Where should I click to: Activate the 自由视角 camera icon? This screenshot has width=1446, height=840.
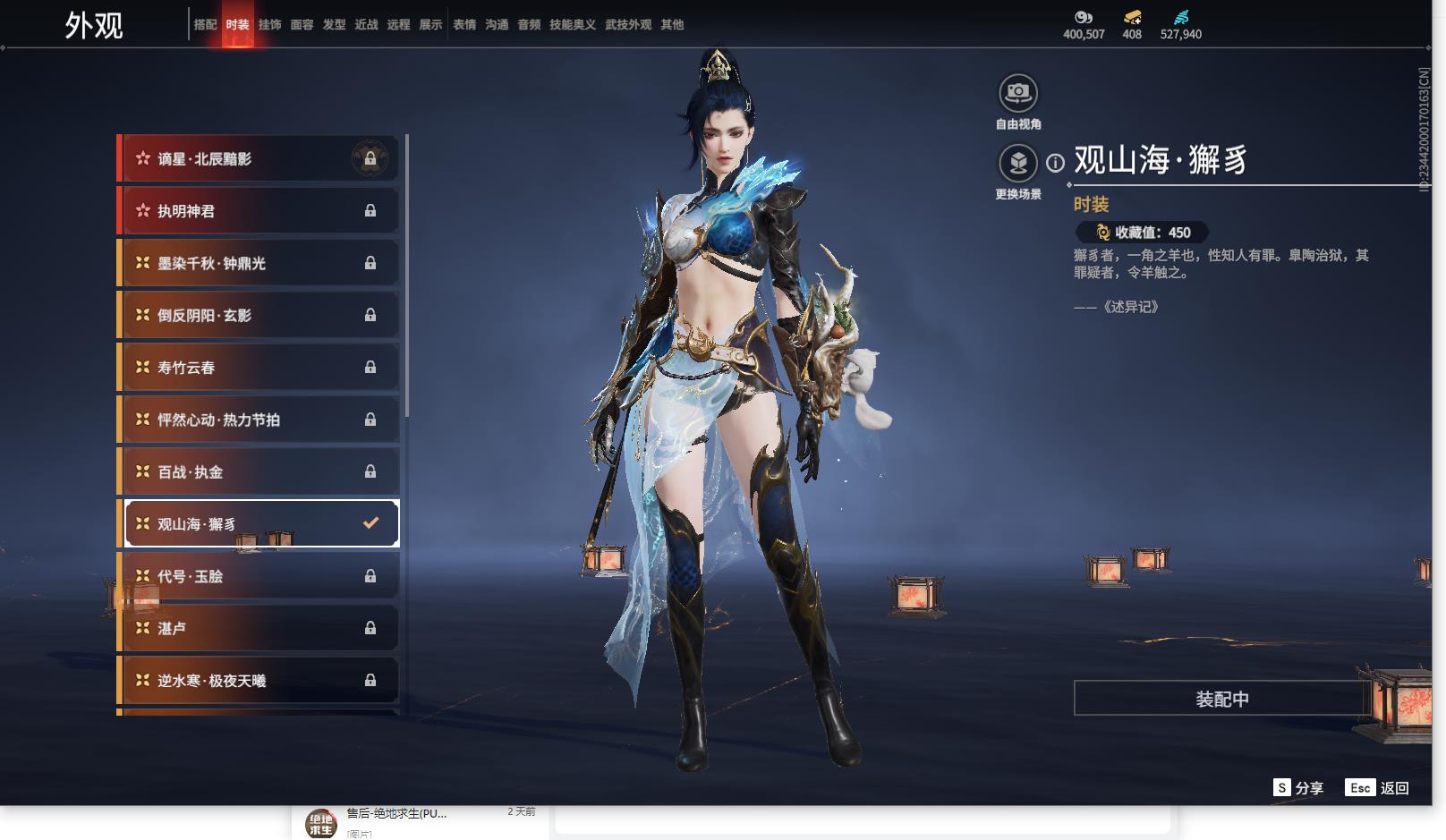point(1017,92)
